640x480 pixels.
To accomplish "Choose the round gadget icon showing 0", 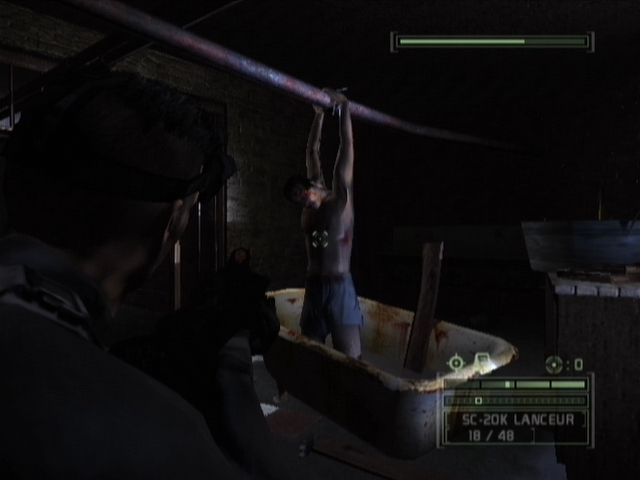I will tap(555, 364).
